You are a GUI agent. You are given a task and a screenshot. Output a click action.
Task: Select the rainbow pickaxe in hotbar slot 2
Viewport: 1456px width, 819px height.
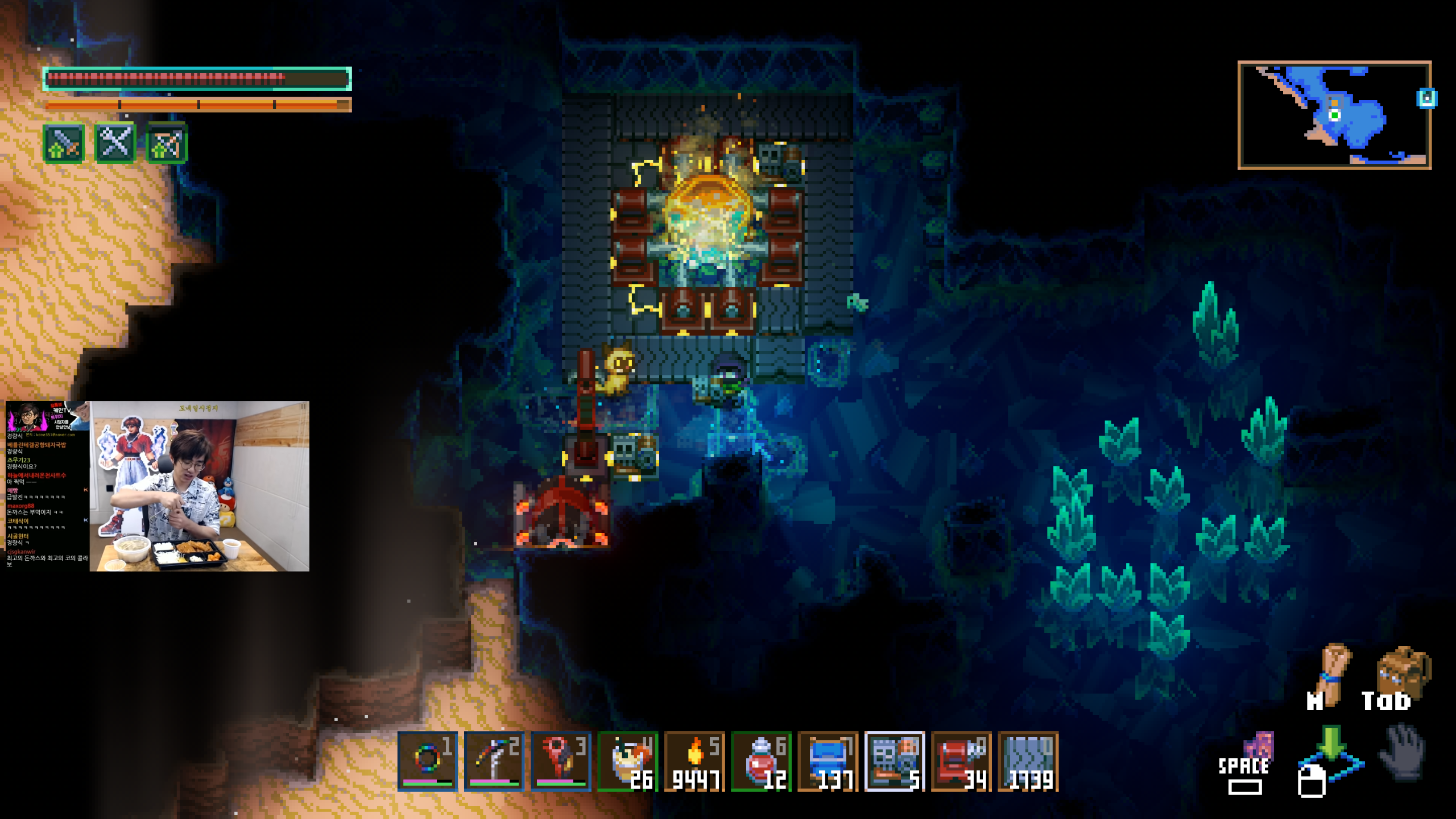point(494,760)
